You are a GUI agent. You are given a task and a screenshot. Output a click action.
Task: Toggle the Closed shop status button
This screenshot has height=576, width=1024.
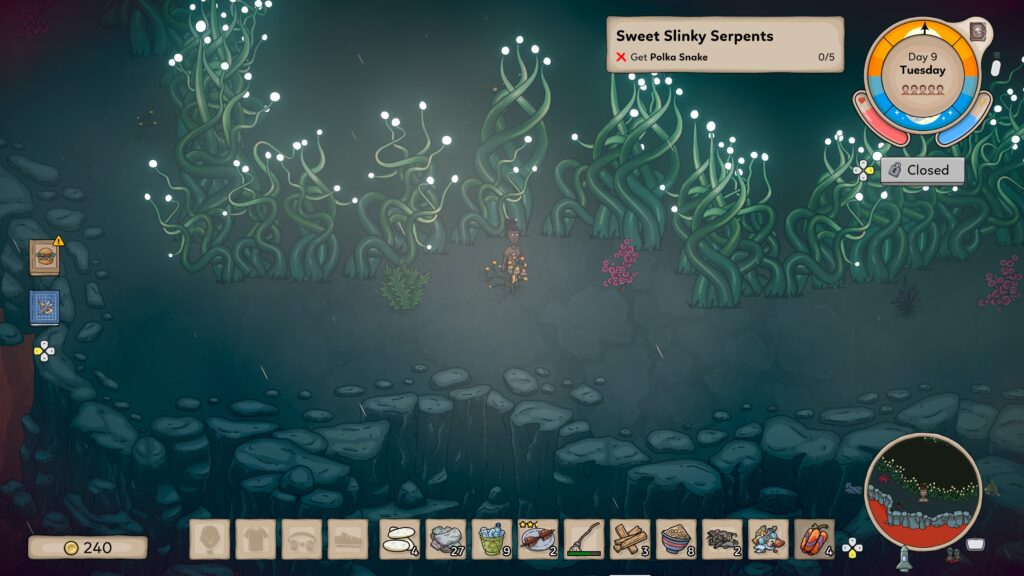922,170
